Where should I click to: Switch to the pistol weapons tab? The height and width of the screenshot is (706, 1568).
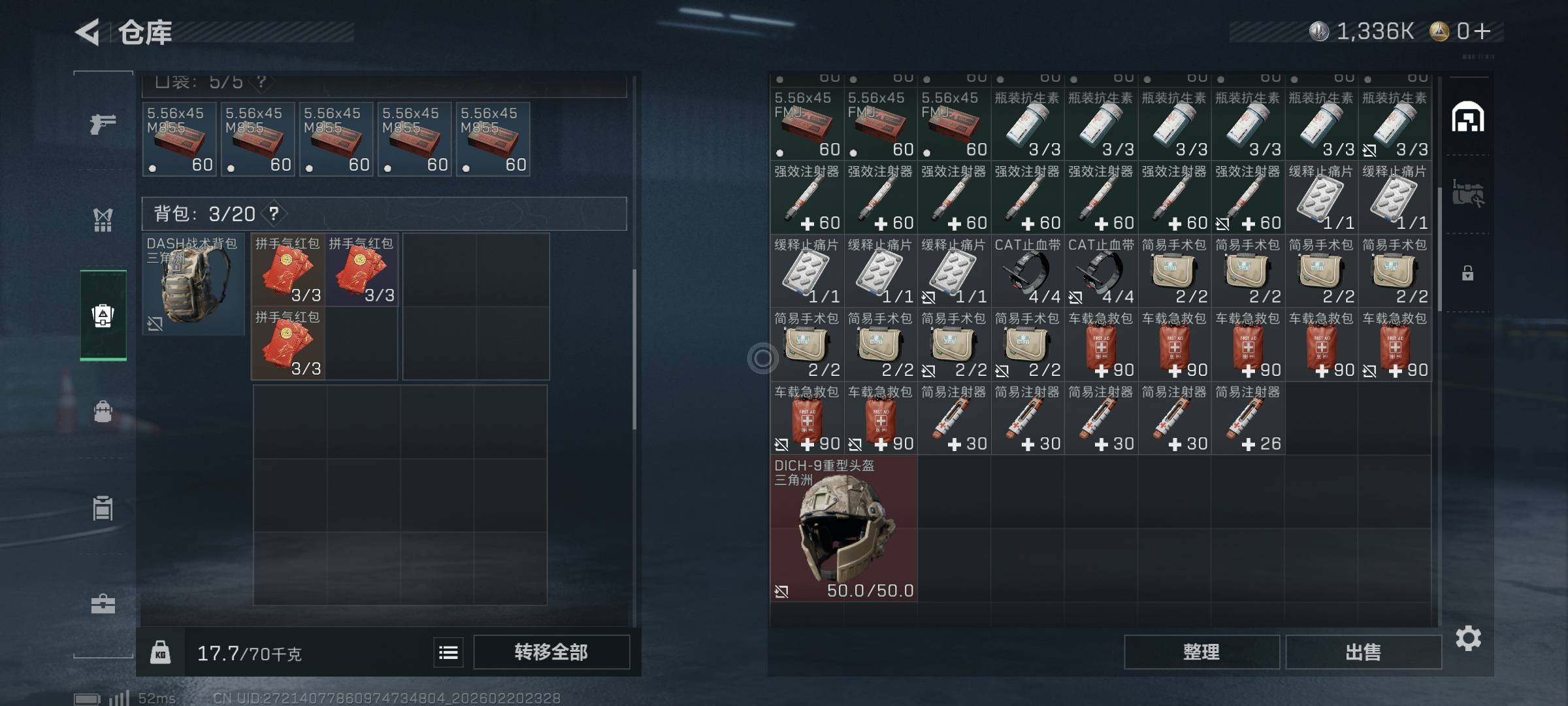[x=103, y=123]
